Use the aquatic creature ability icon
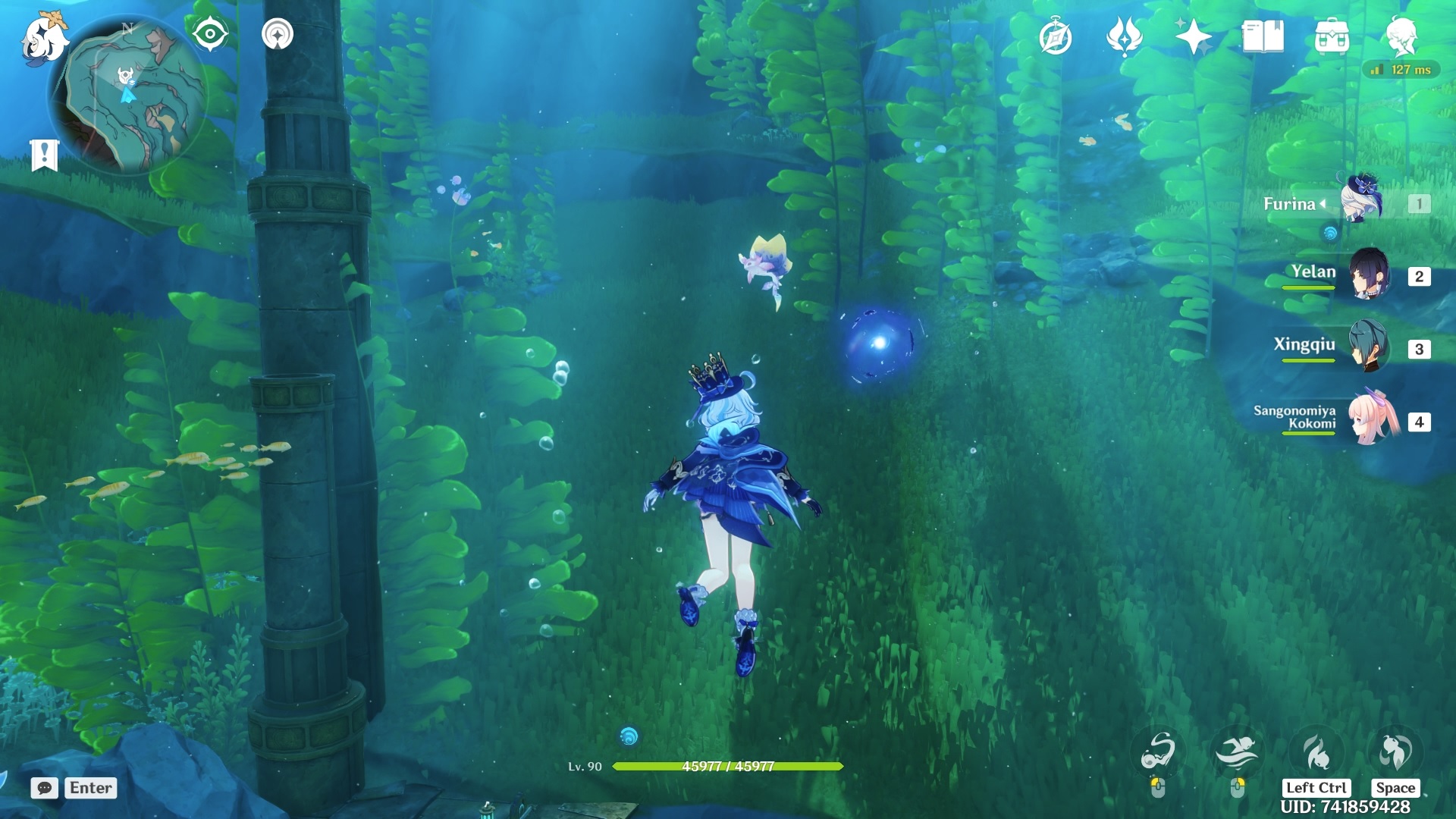Screen dimensions: 1456x819 click(1314, 749)
